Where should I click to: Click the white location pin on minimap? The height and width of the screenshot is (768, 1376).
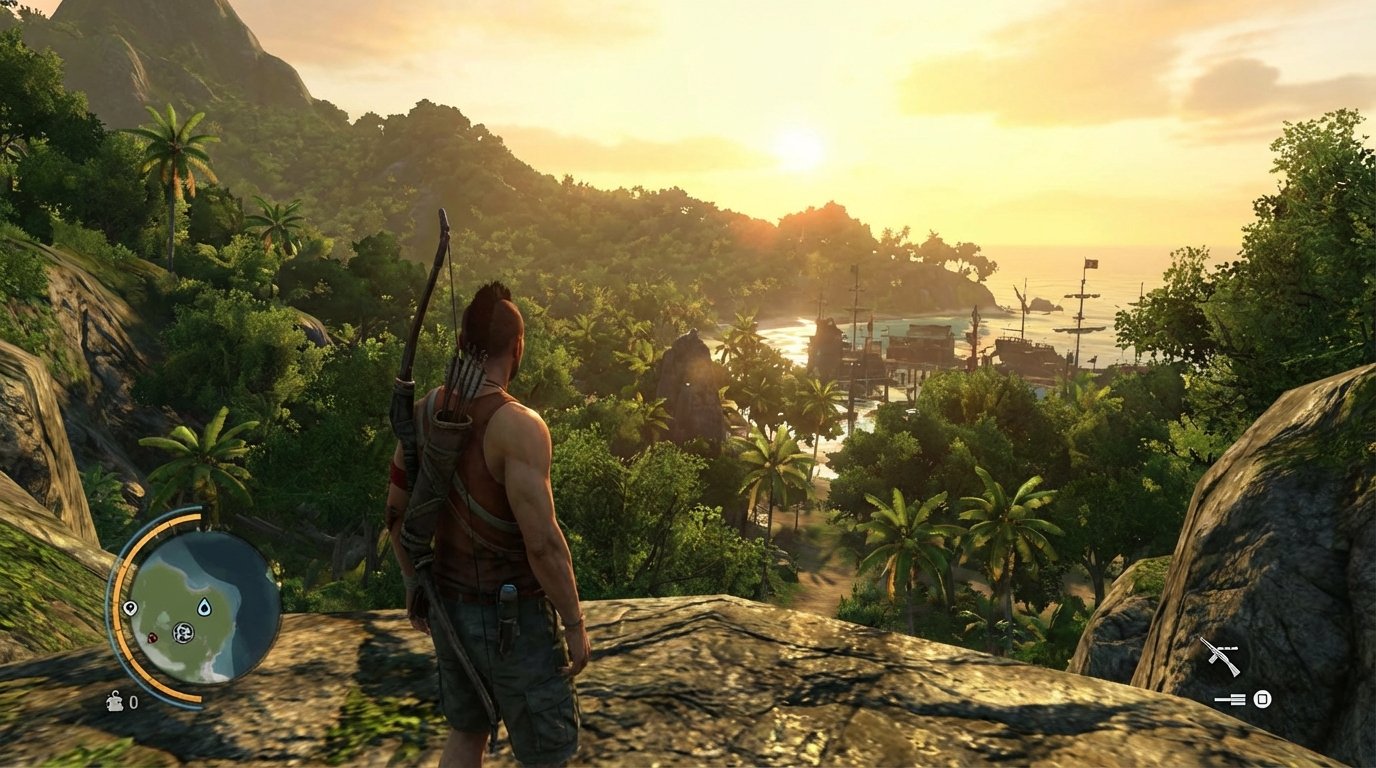130,608
